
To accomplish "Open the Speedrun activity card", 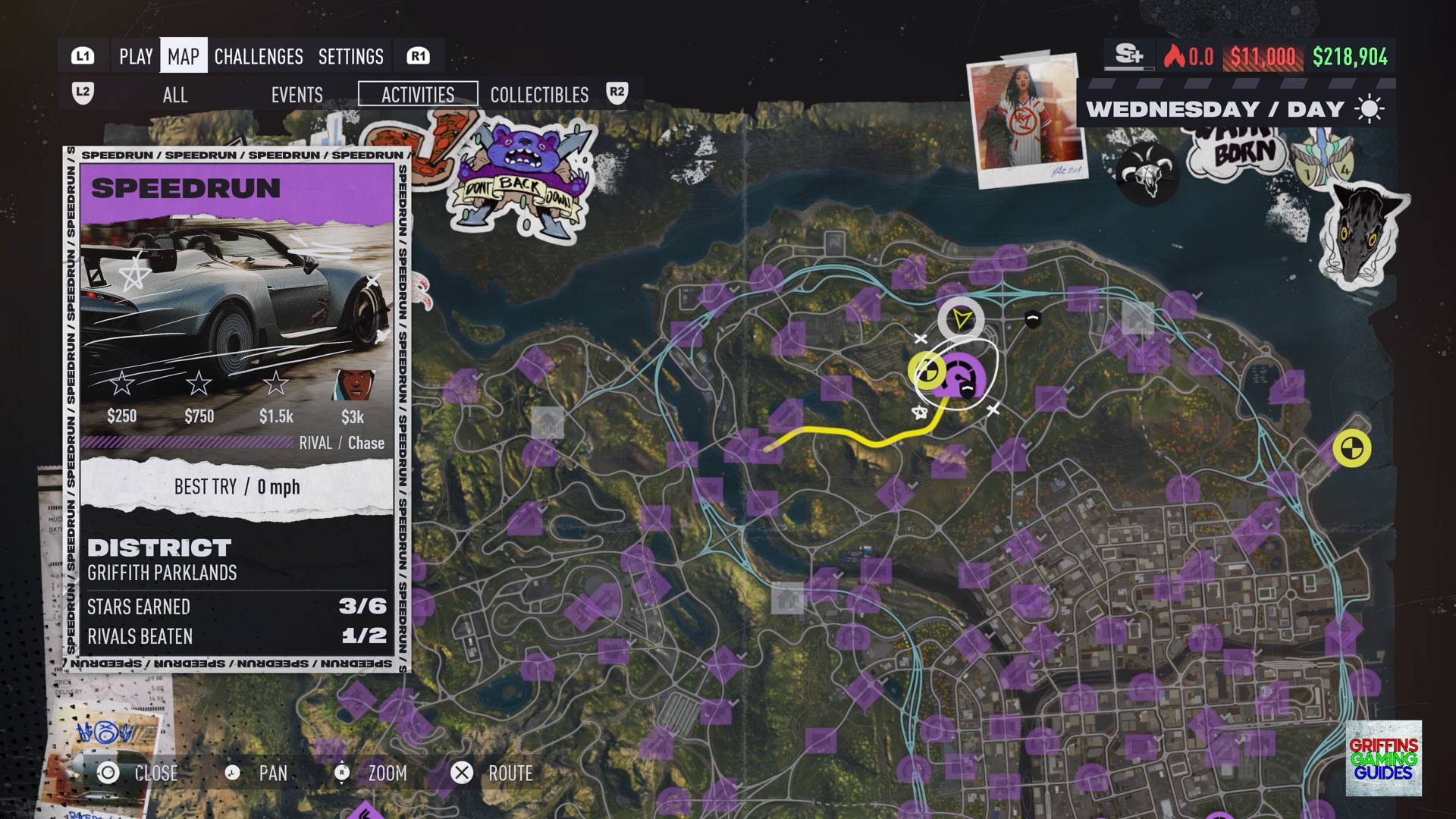I will 237,409.
